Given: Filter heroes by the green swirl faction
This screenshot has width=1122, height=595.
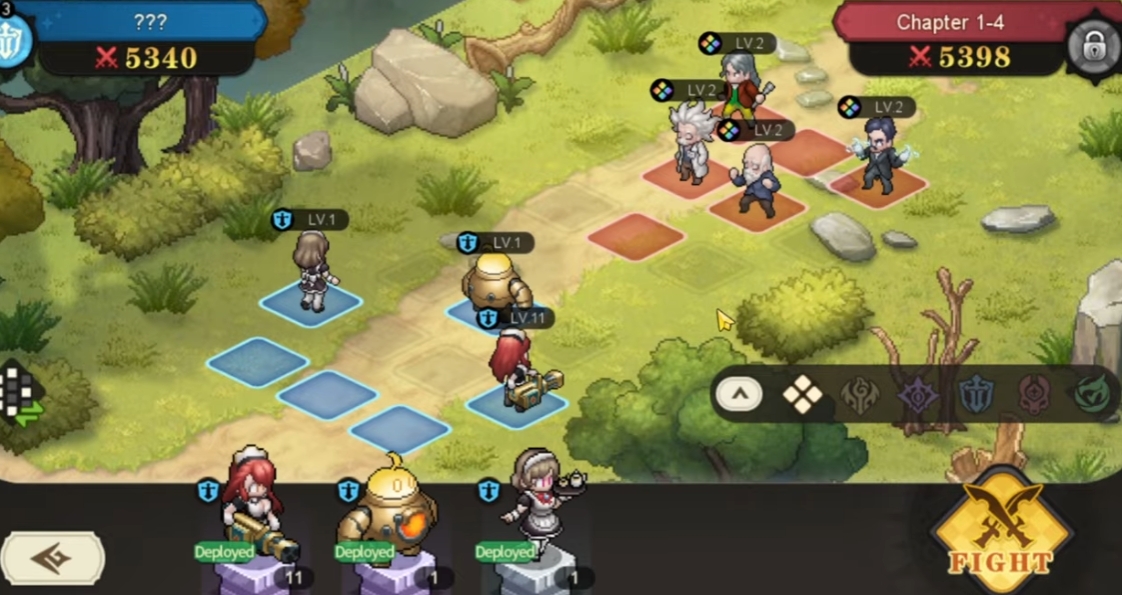Looking at the screenshot, I should (1093, 395).
